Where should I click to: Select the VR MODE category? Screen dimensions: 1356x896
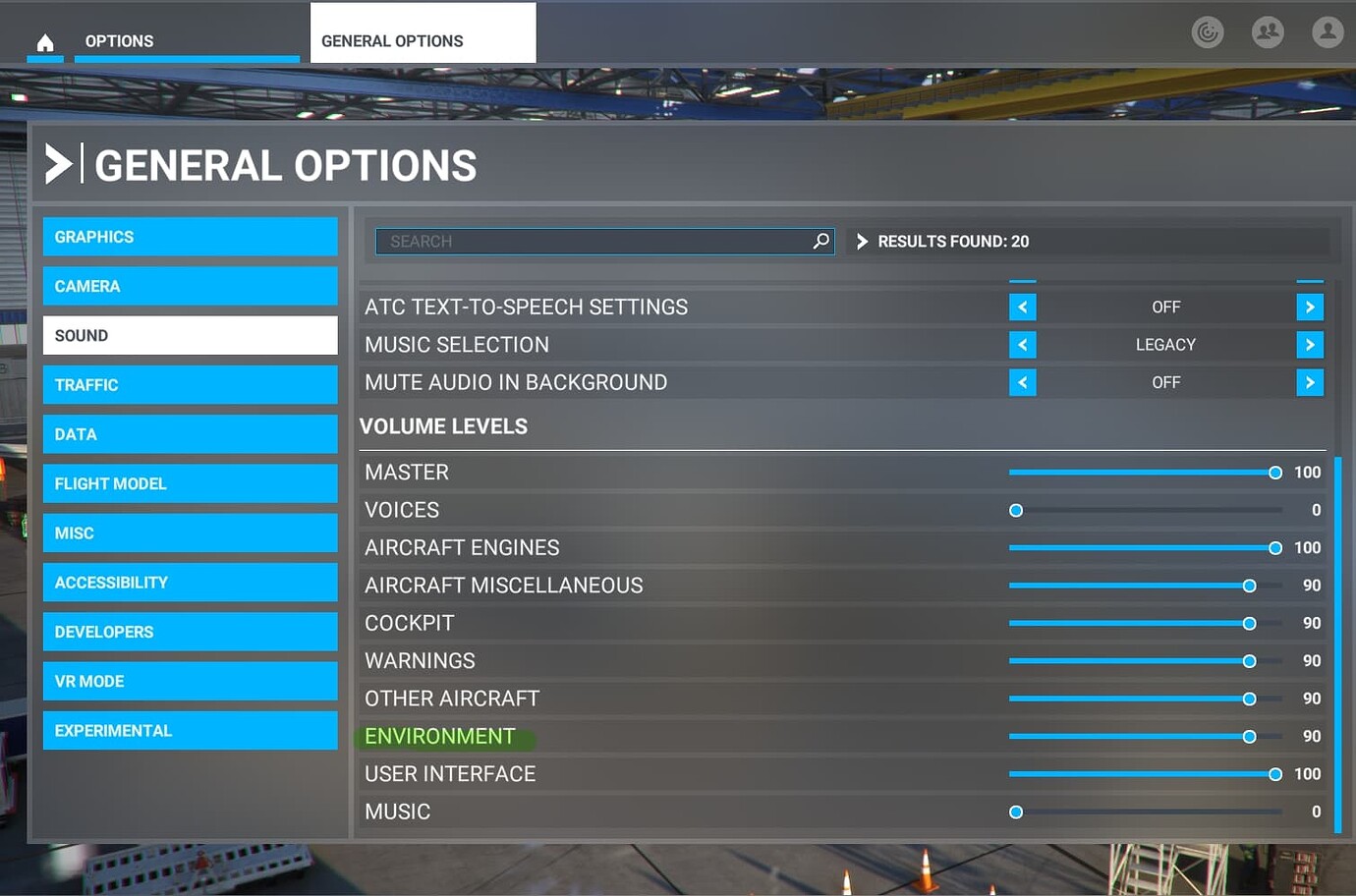pos(190,681)
